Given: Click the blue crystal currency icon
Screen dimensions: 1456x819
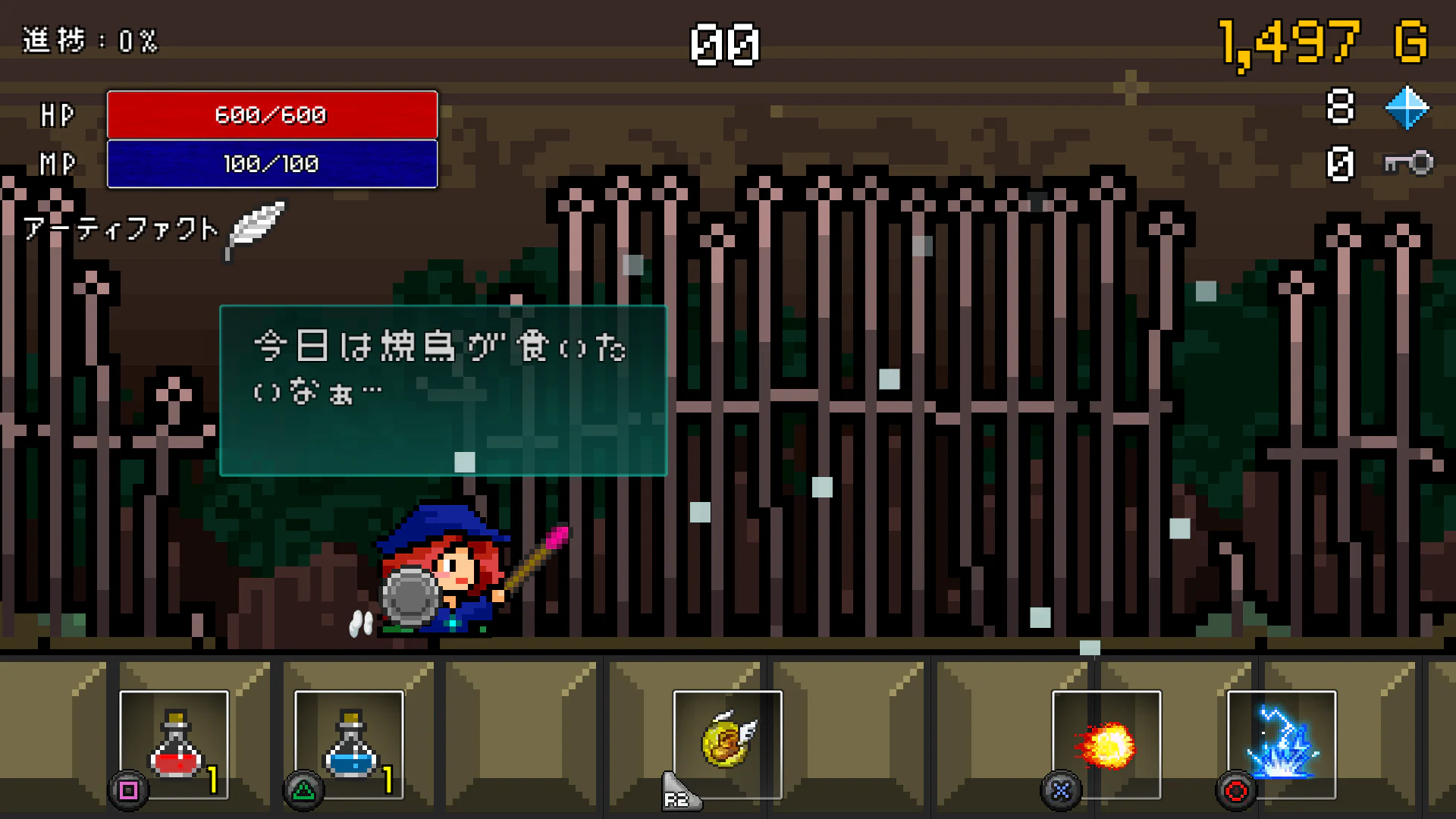Looking at the screenshot, I should (x=1408, y=108).
